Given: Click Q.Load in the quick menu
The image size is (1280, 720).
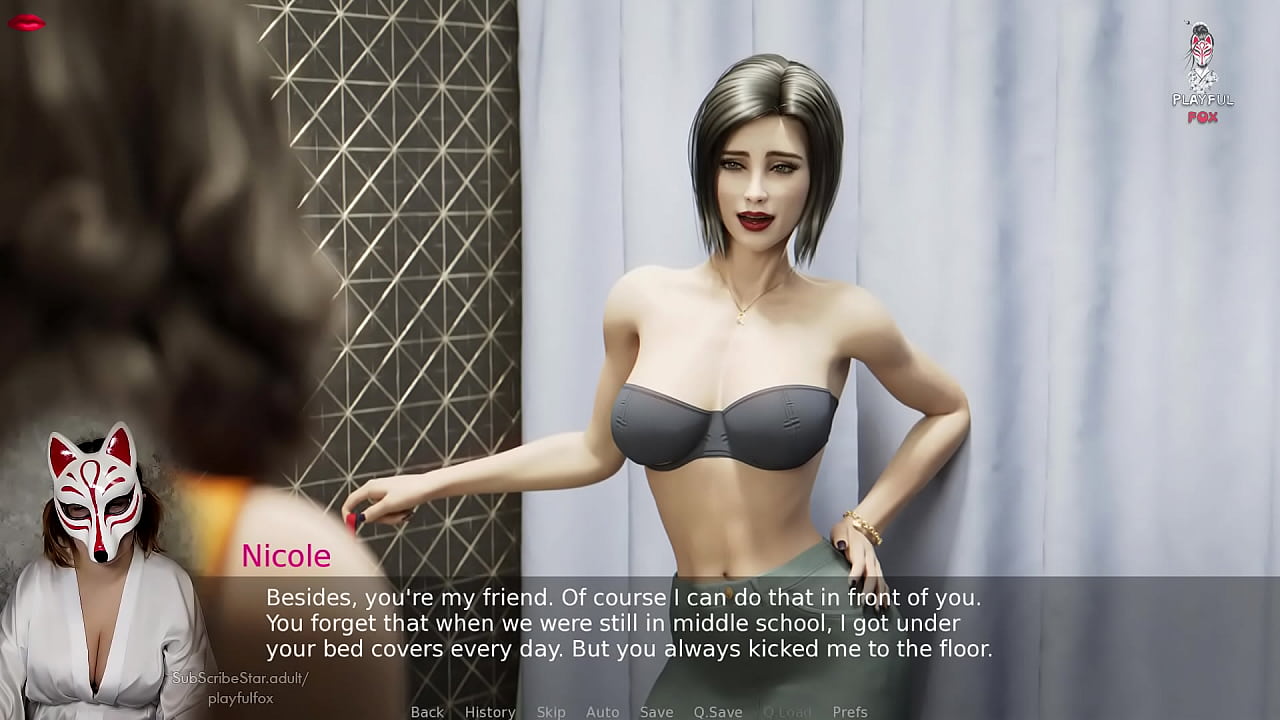Looking at the screenshot, I should click(x=786, y=712).
